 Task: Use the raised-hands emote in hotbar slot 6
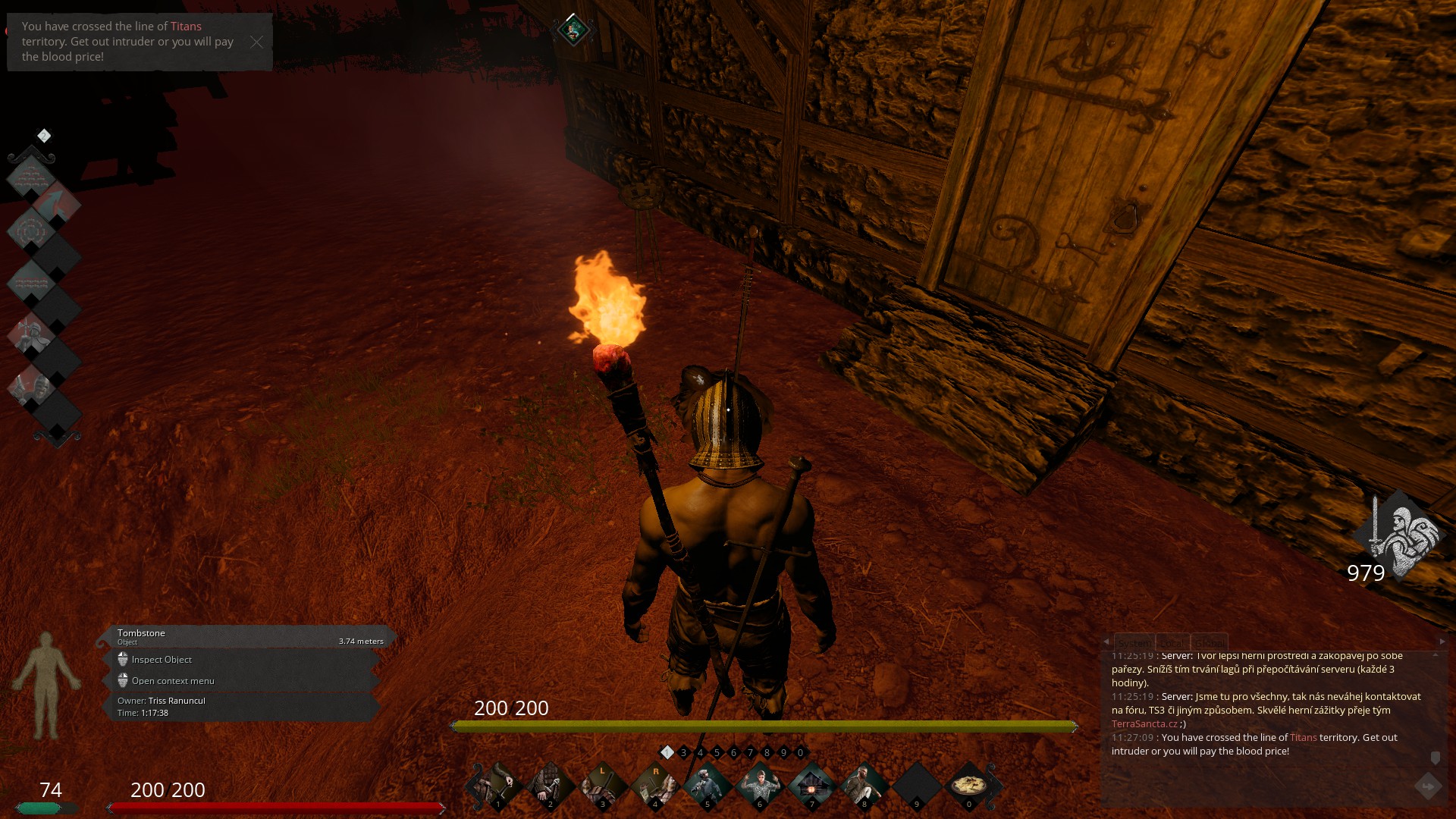(x=759, y=785)
